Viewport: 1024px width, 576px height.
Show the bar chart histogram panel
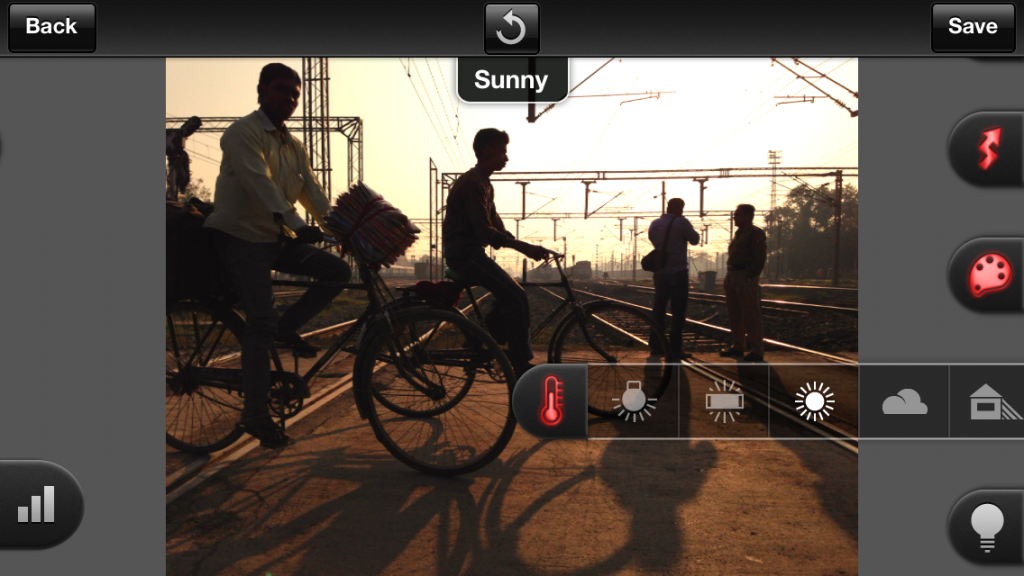[37, 505]
